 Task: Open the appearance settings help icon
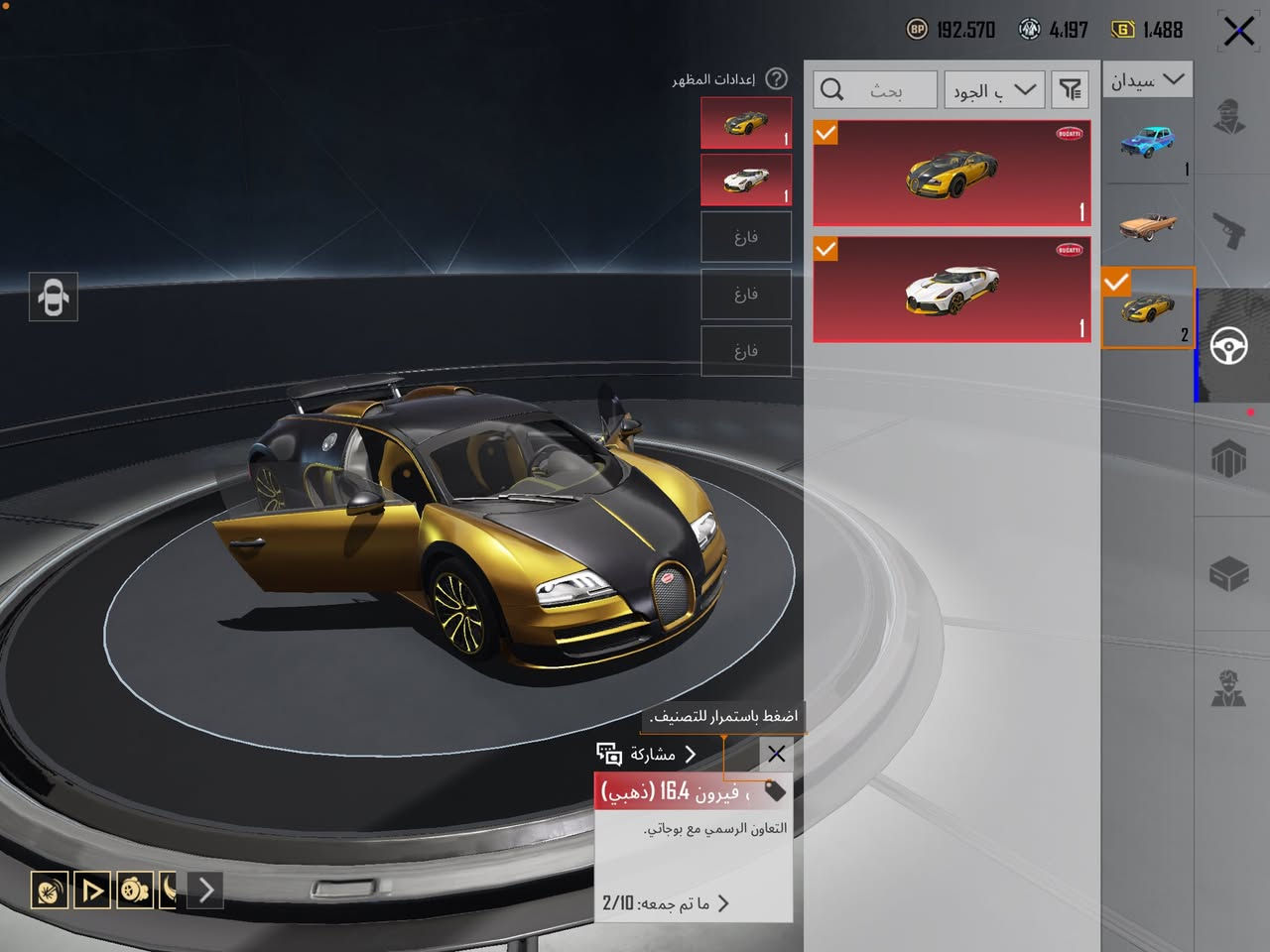point(777,78)
